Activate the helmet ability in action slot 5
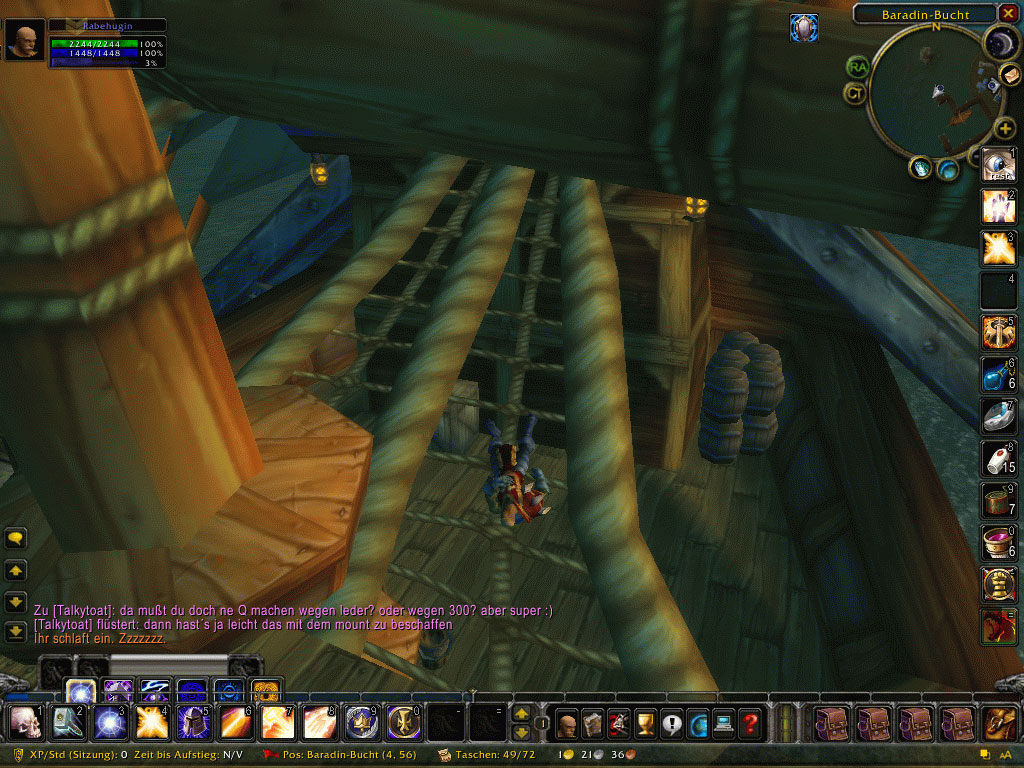The height and width of the screenshot is (768, 1024). pyautogui.click(x=193, y=721)
